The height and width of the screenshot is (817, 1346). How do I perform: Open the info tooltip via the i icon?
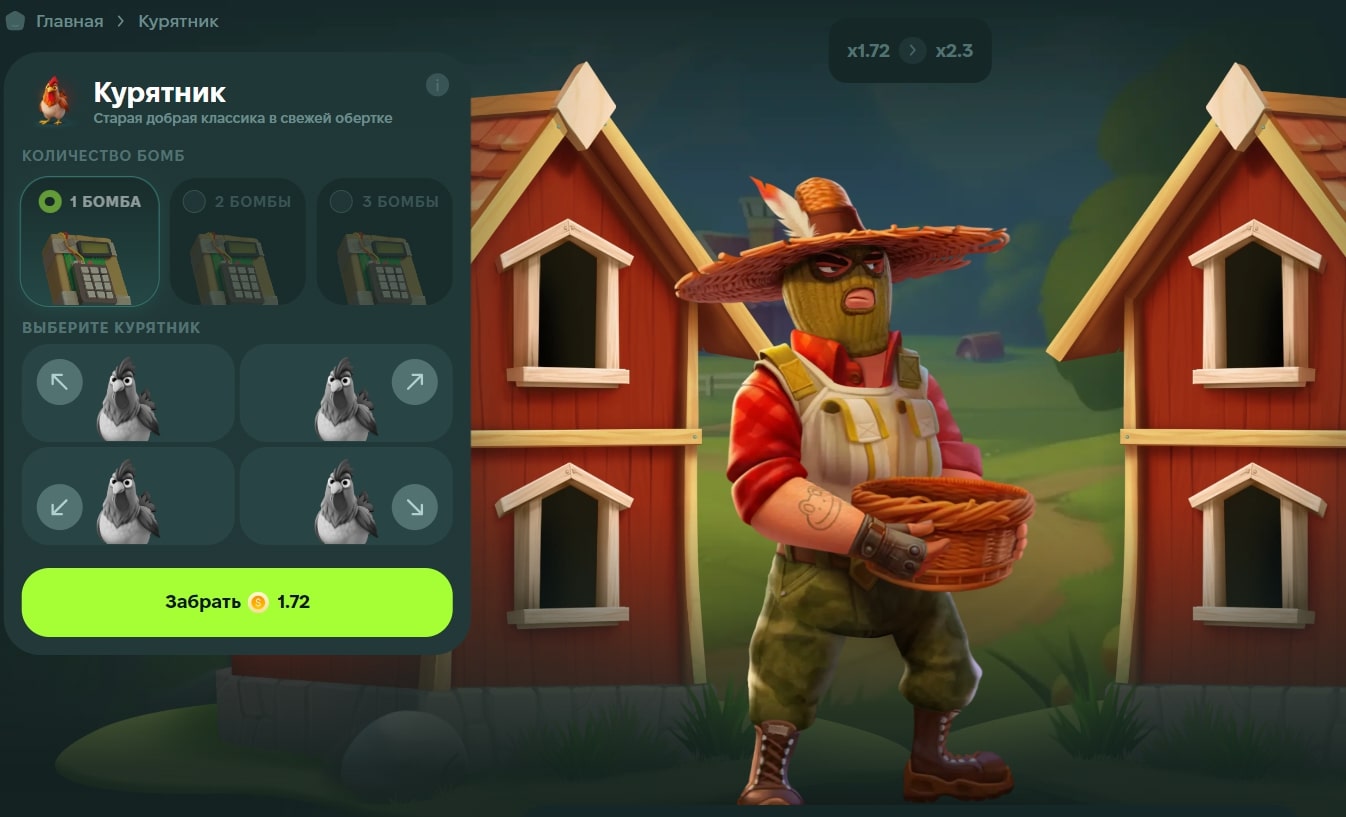click(437, 84)
